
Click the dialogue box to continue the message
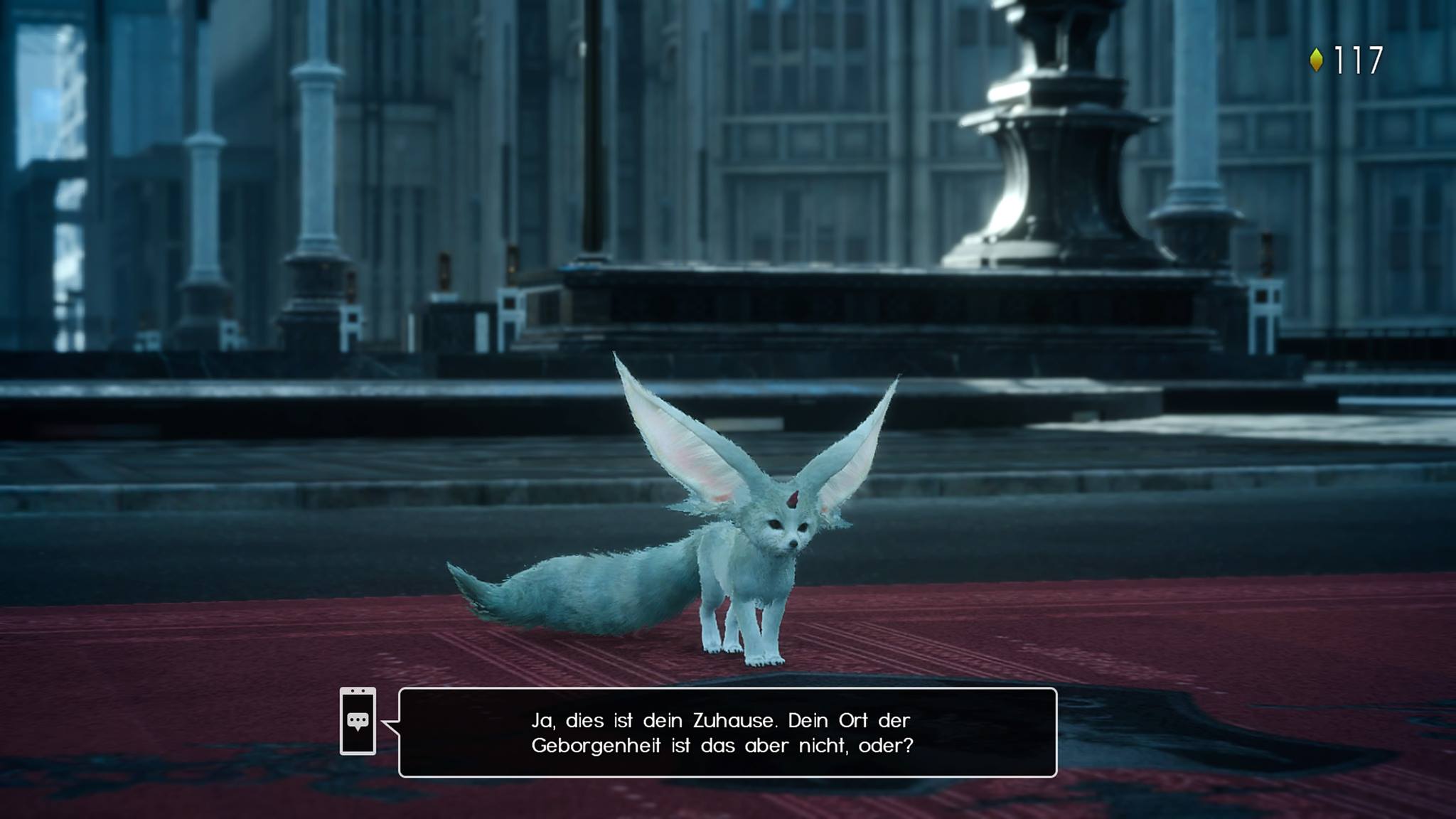coord(727,732)
